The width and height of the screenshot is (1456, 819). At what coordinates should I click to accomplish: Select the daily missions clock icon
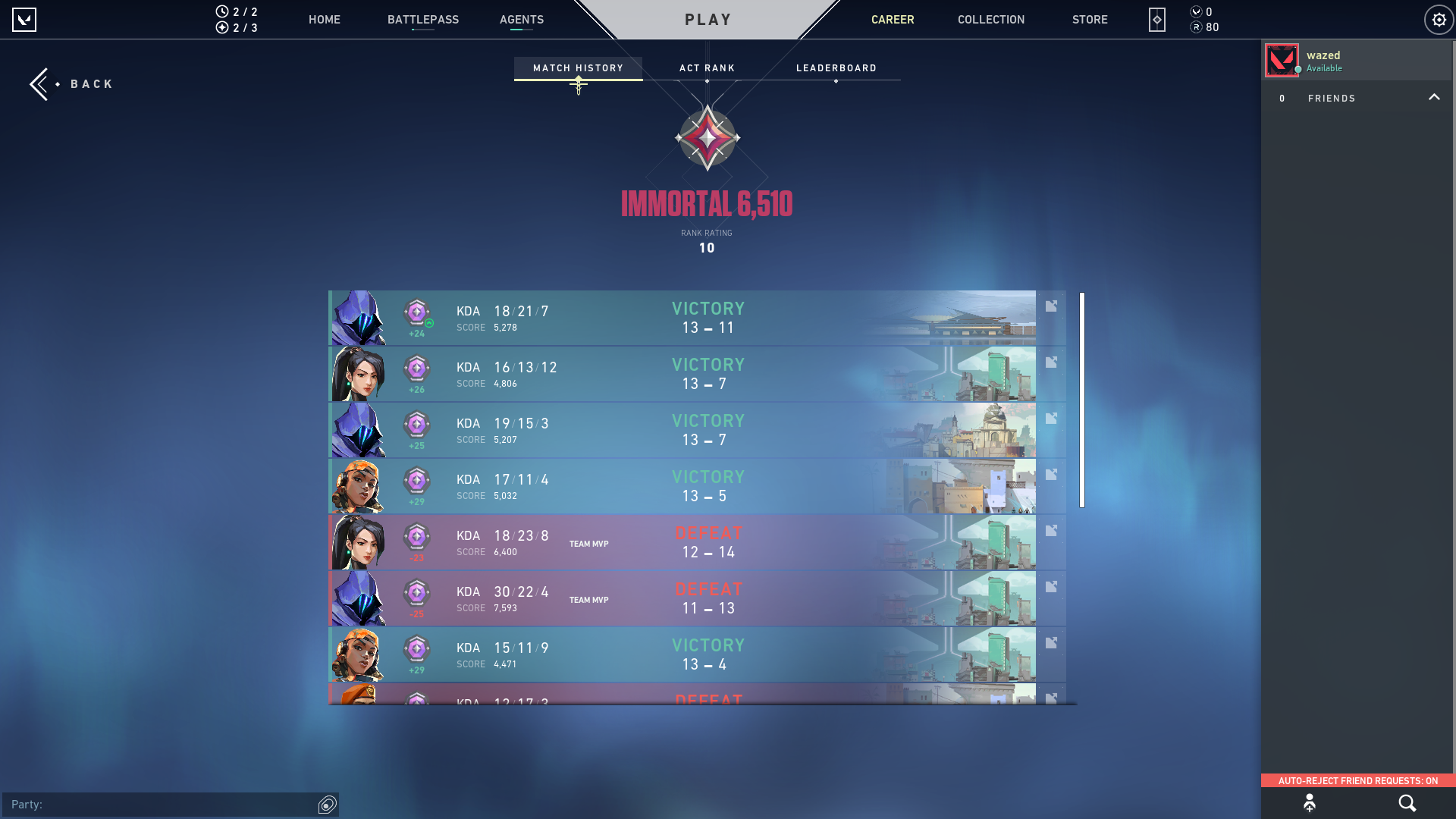pyautogui.click(x=221, y=12)
